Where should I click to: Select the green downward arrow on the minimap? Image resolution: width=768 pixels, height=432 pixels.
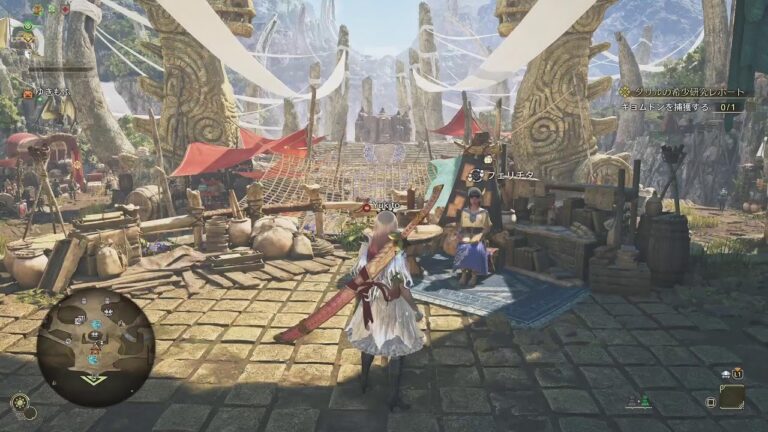click(x=92, y=379)
